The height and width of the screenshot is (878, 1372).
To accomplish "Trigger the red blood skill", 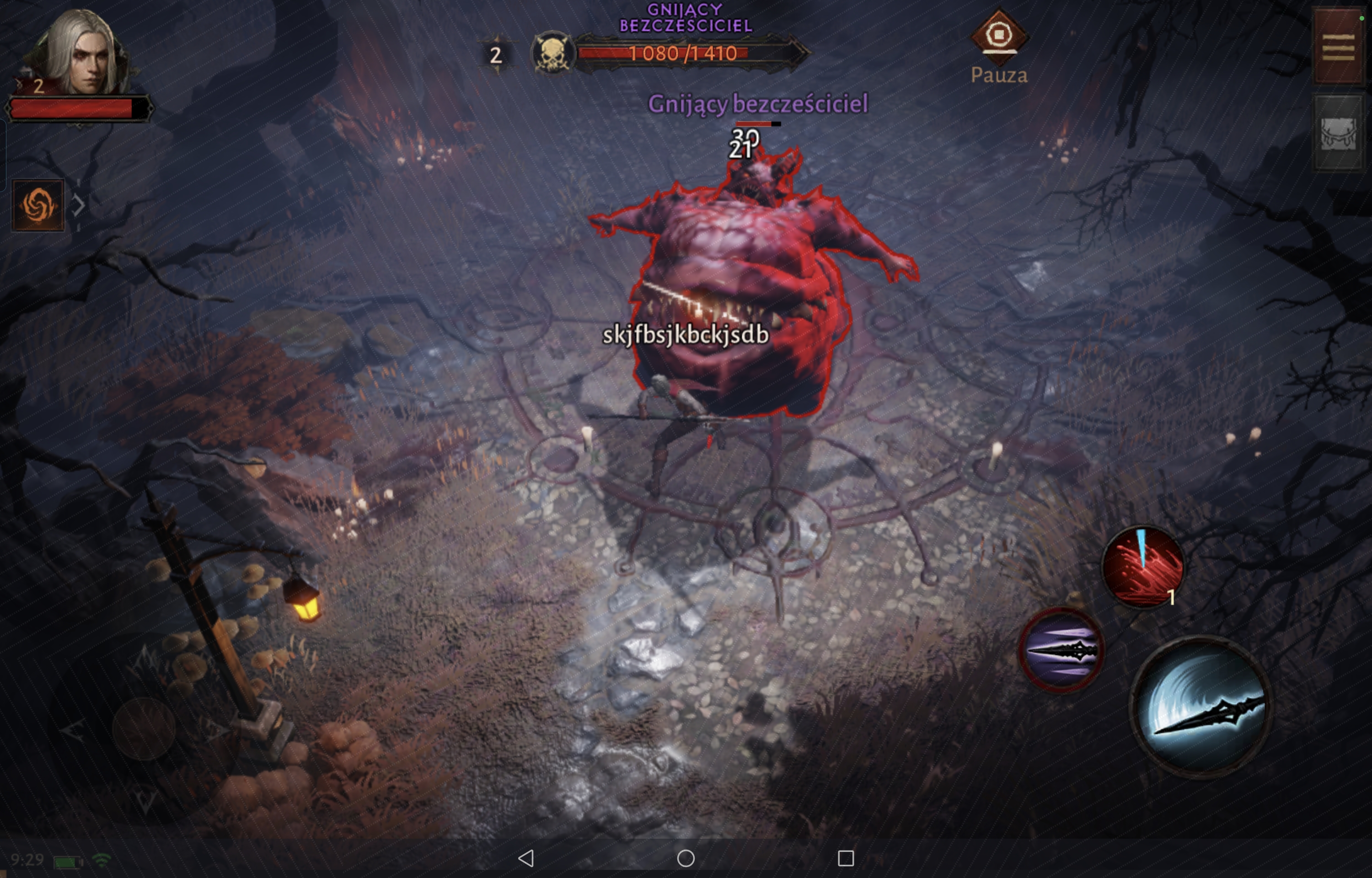I will click(x=1142, y=566).
